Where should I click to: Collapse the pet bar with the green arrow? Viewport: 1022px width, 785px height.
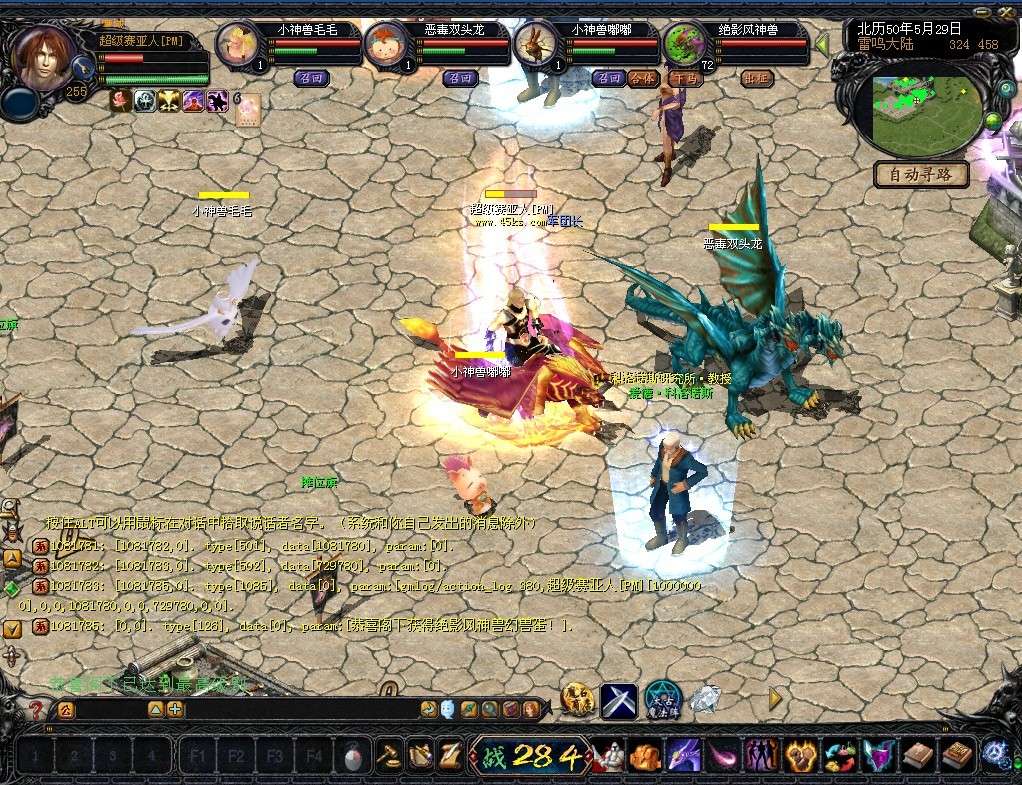click(x=822, y=45)
